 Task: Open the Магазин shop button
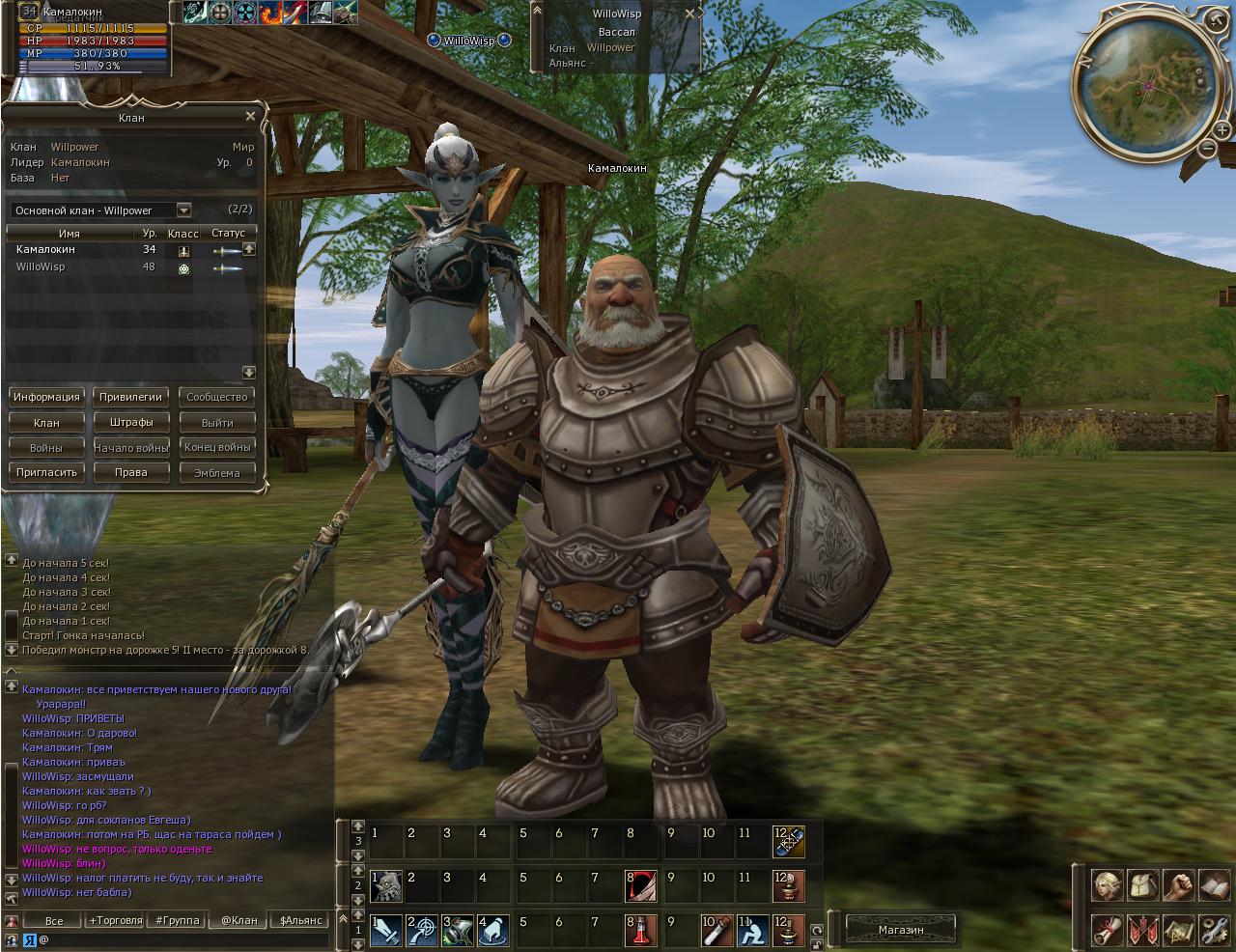[x=900, y=930]
